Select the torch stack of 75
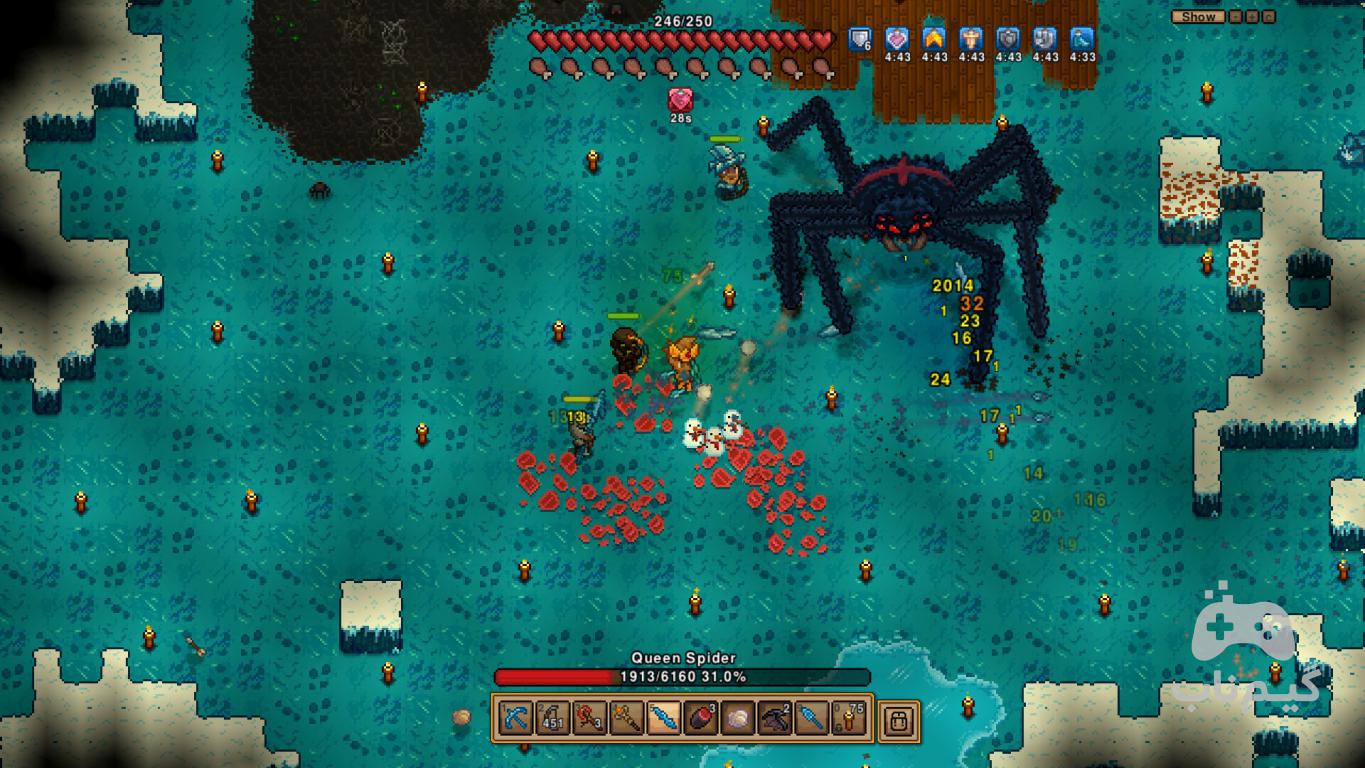Viewport: 1365px width, 768px height. (849, 718)
